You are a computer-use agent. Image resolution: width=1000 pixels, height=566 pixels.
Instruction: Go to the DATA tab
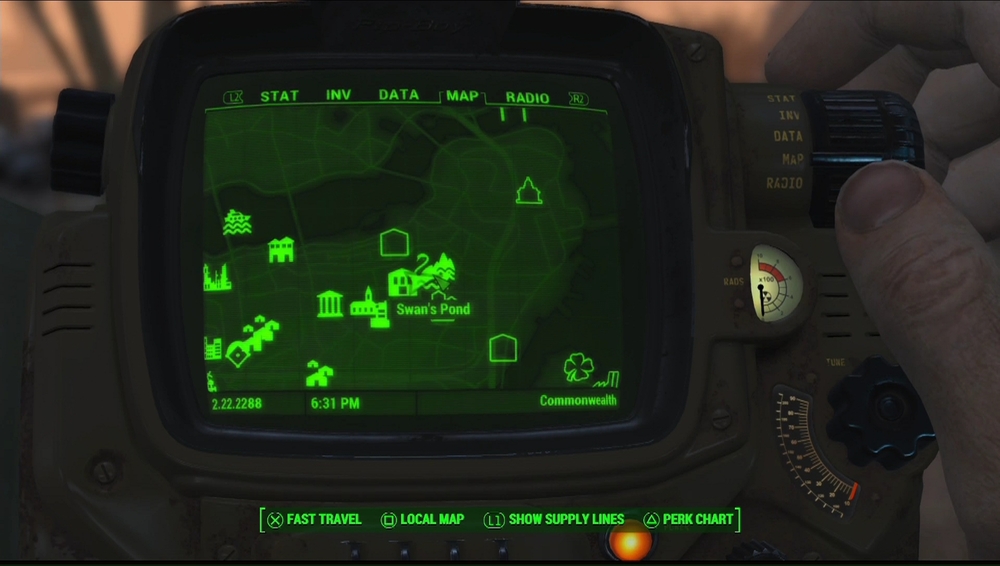(x=398, y=96)
